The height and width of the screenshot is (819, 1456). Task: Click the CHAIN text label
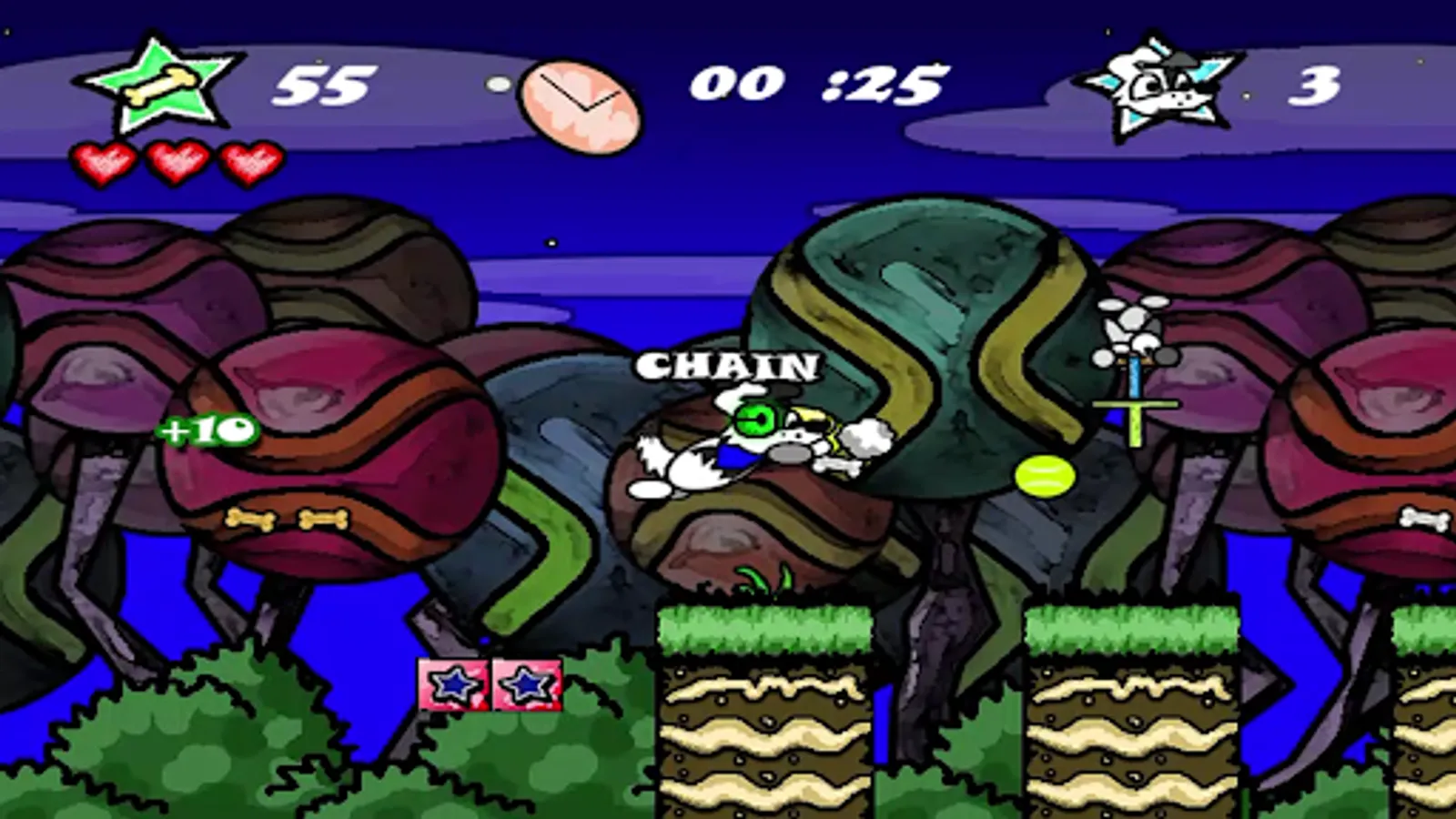(728, 368)
